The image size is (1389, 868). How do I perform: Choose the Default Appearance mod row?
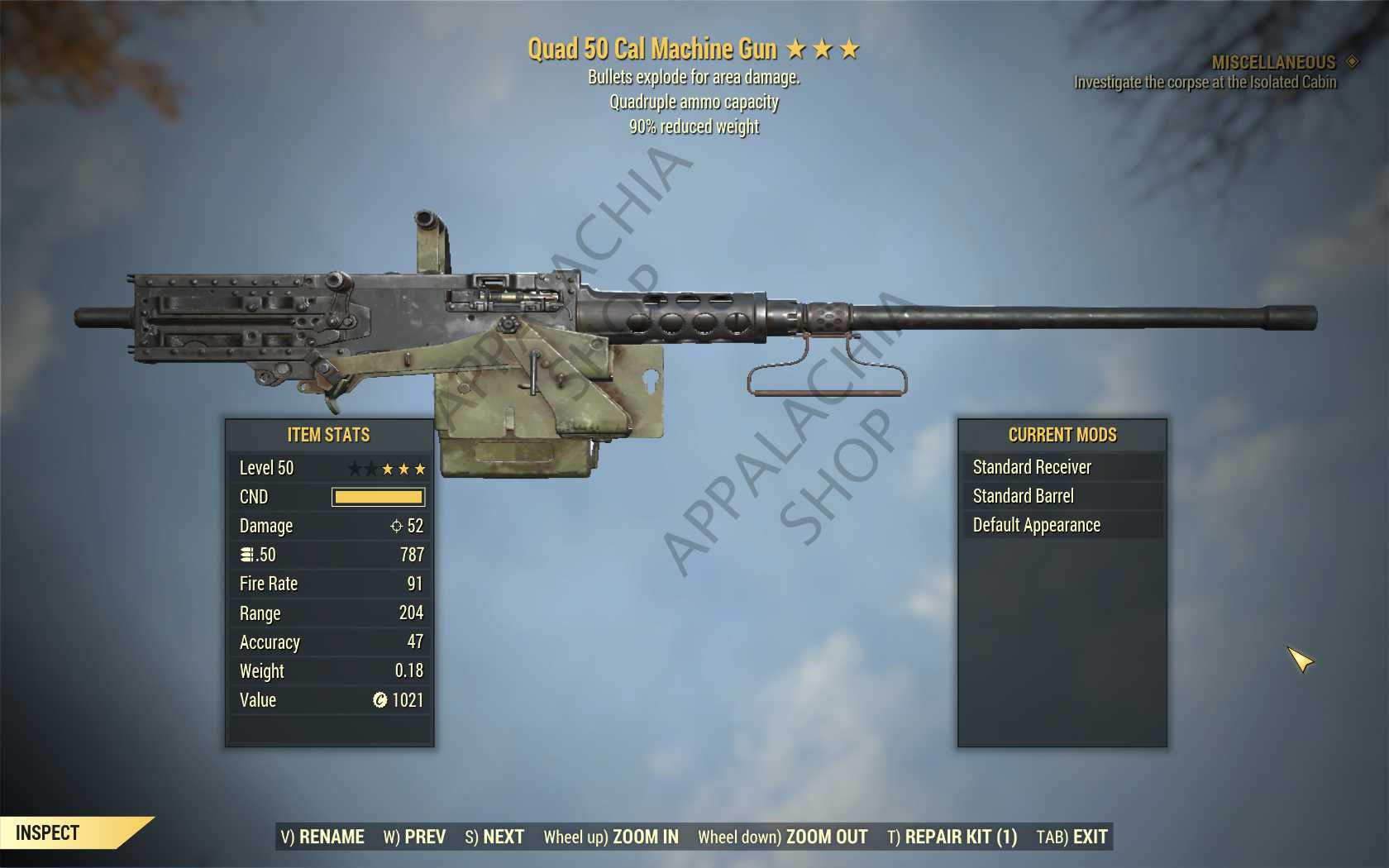pos(1062,525)
